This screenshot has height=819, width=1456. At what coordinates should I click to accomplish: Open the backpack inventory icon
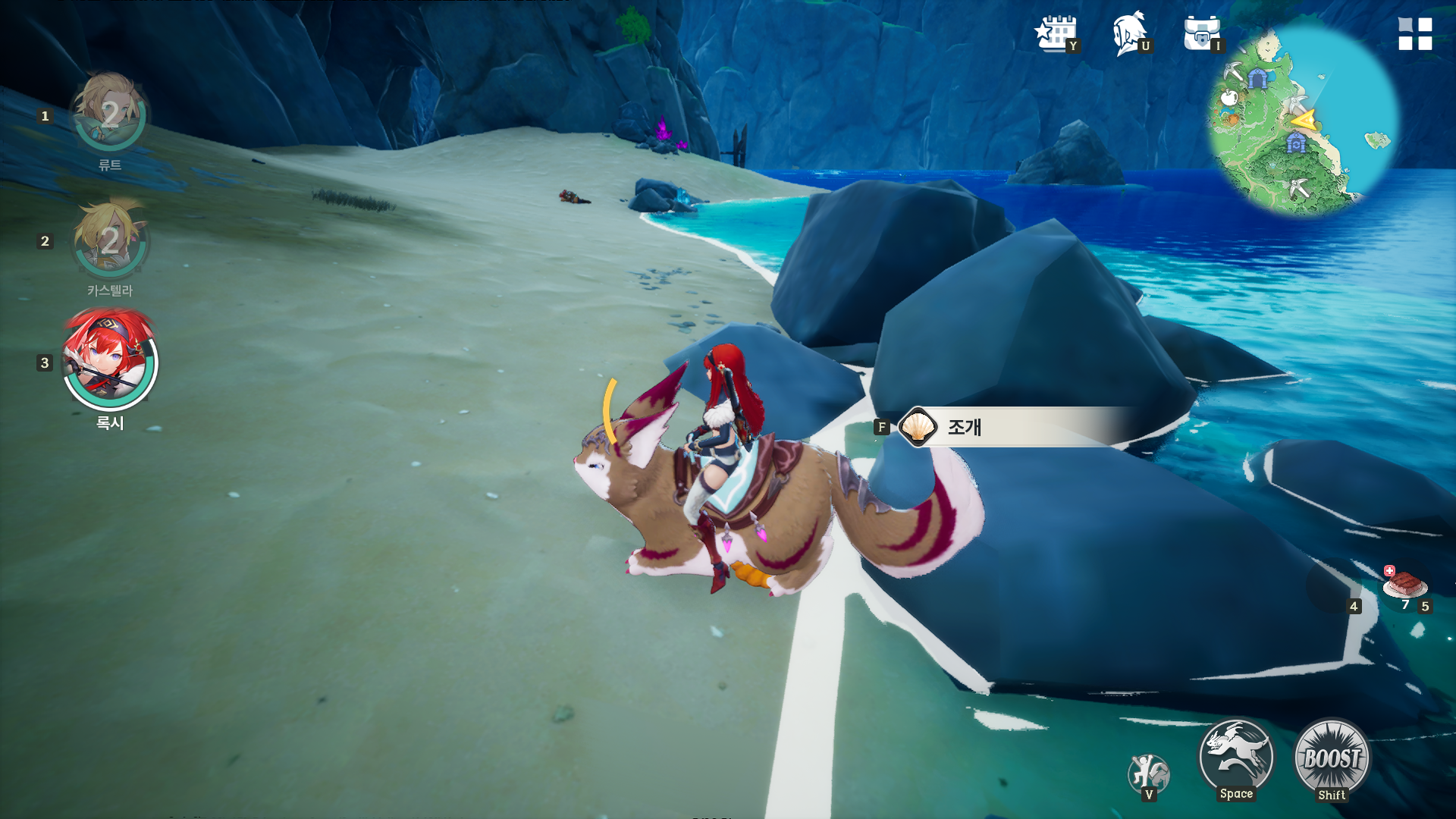coord(1201,34)
